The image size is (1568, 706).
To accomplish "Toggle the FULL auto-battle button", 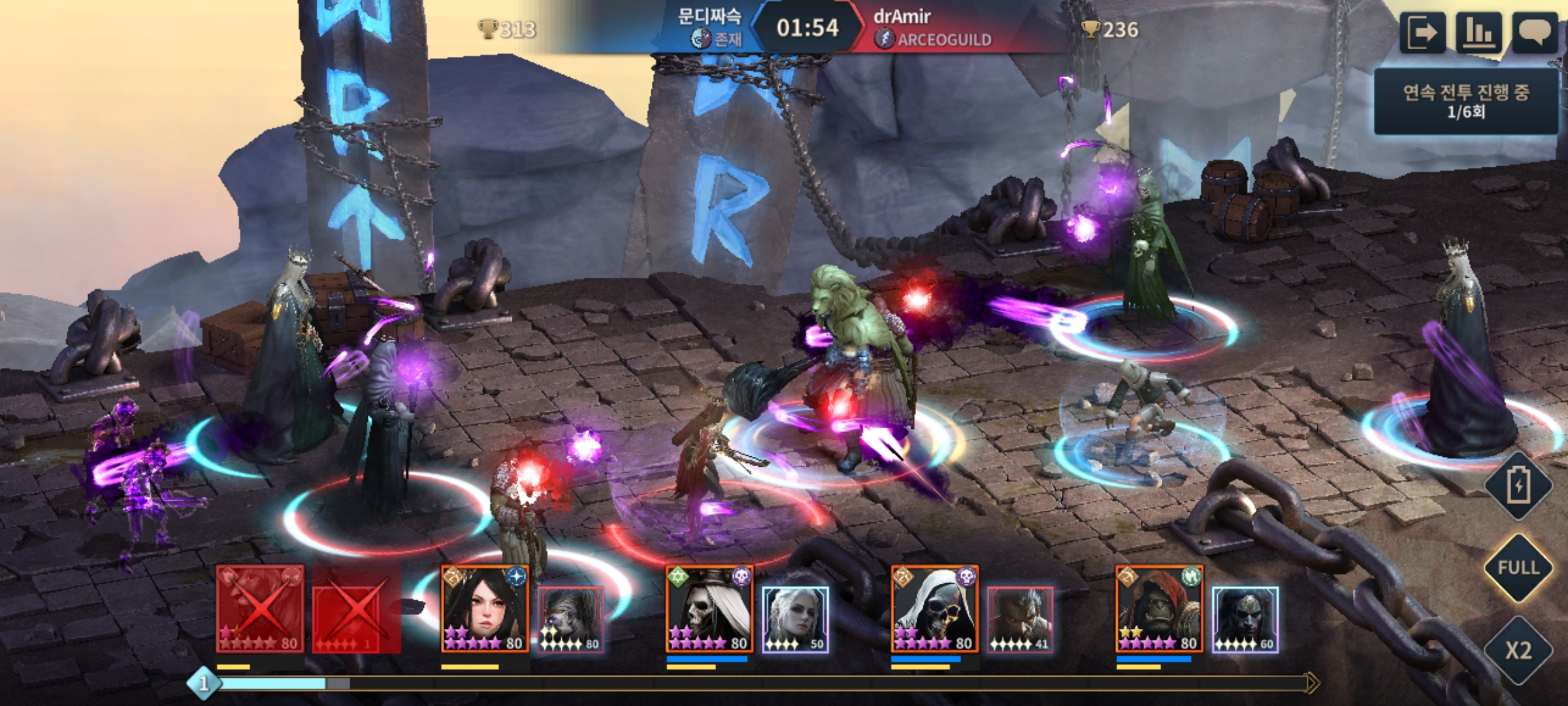I will (1518, 567).
